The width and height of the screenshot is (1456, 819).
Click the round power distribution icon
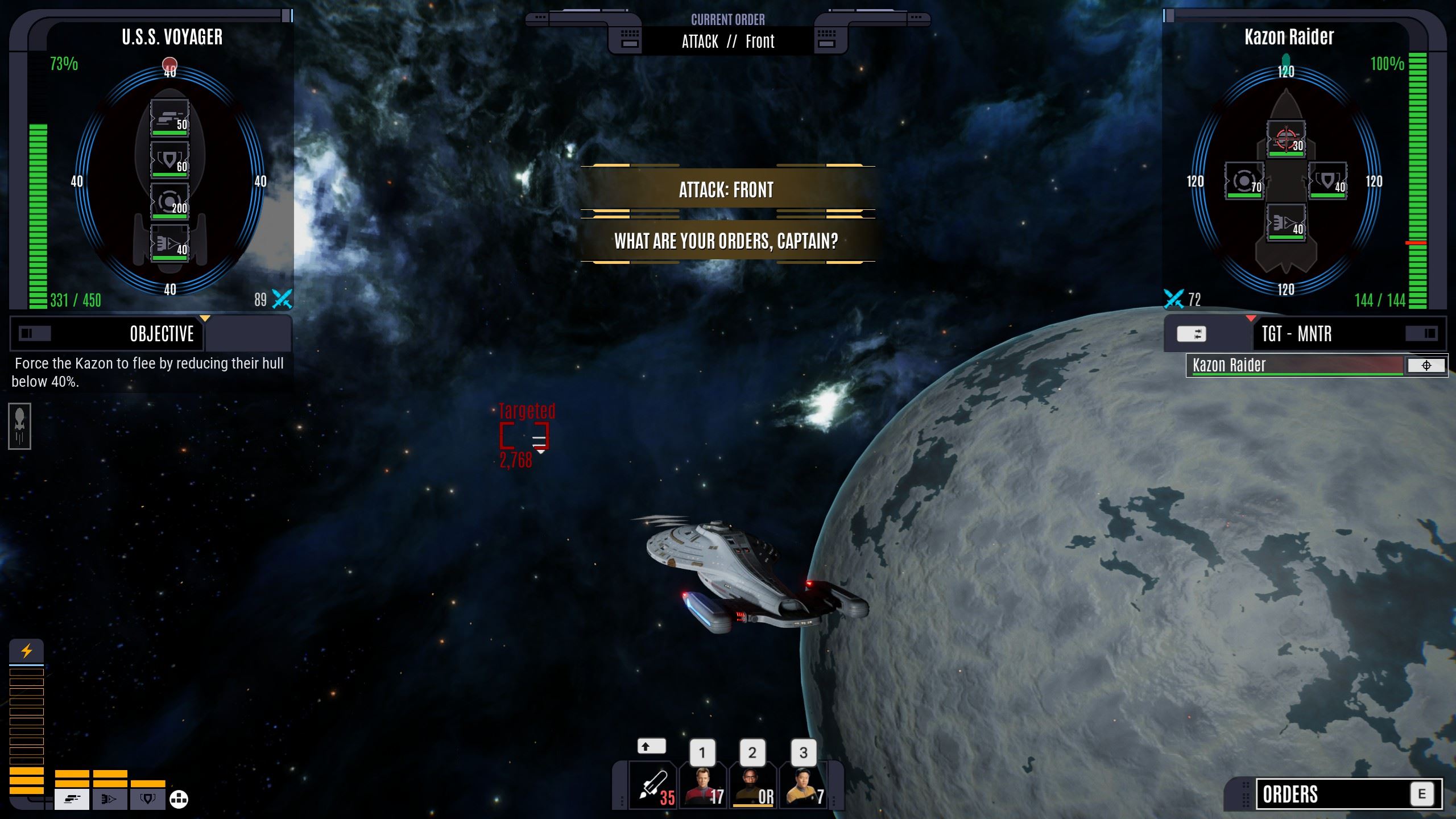pyautogui.click(x=179, y=799)
